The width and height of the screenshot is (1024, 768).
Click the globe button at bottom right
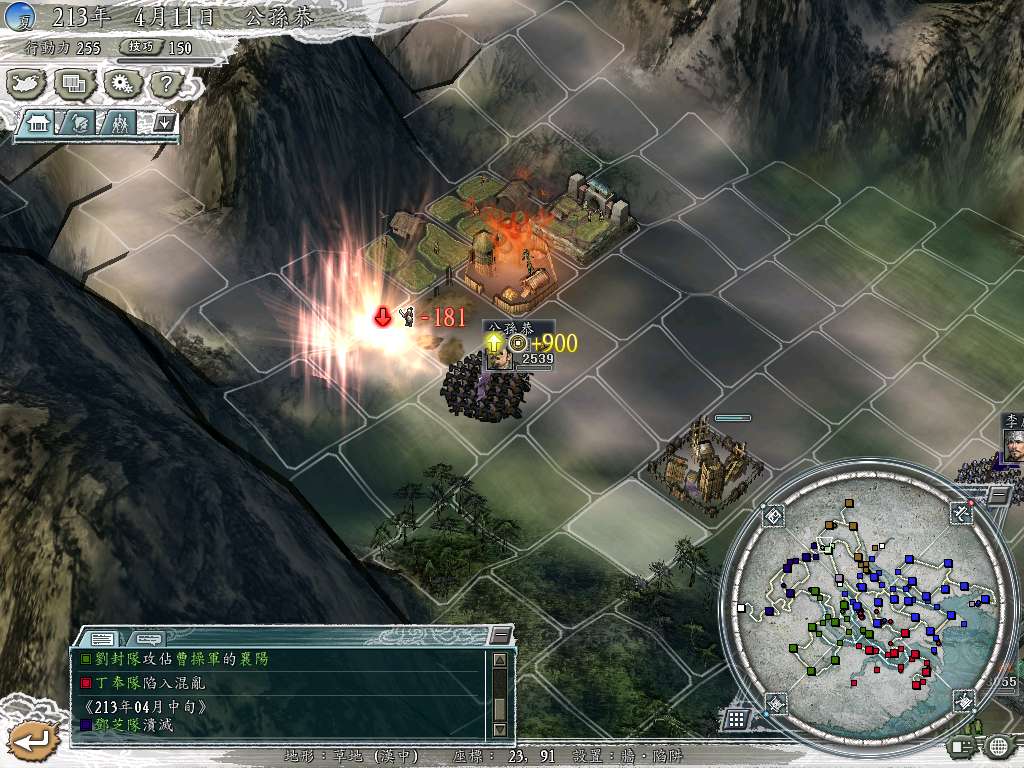(998, 745)
